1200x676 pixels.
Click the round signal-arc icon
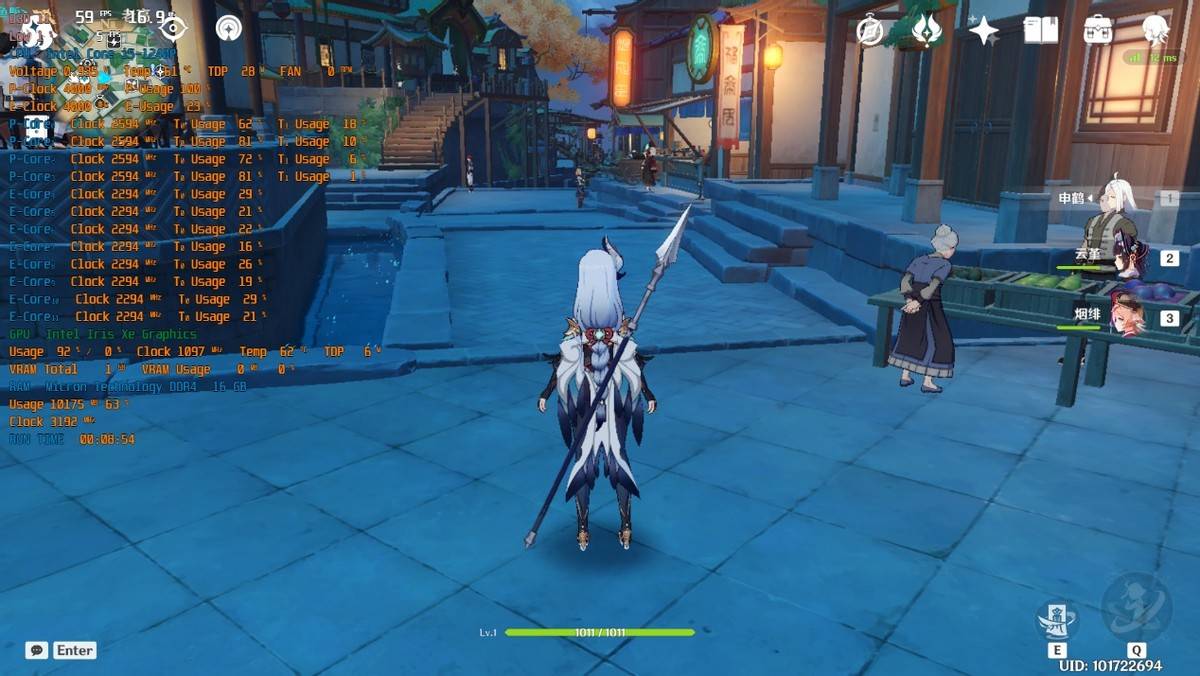pos(229,28)
